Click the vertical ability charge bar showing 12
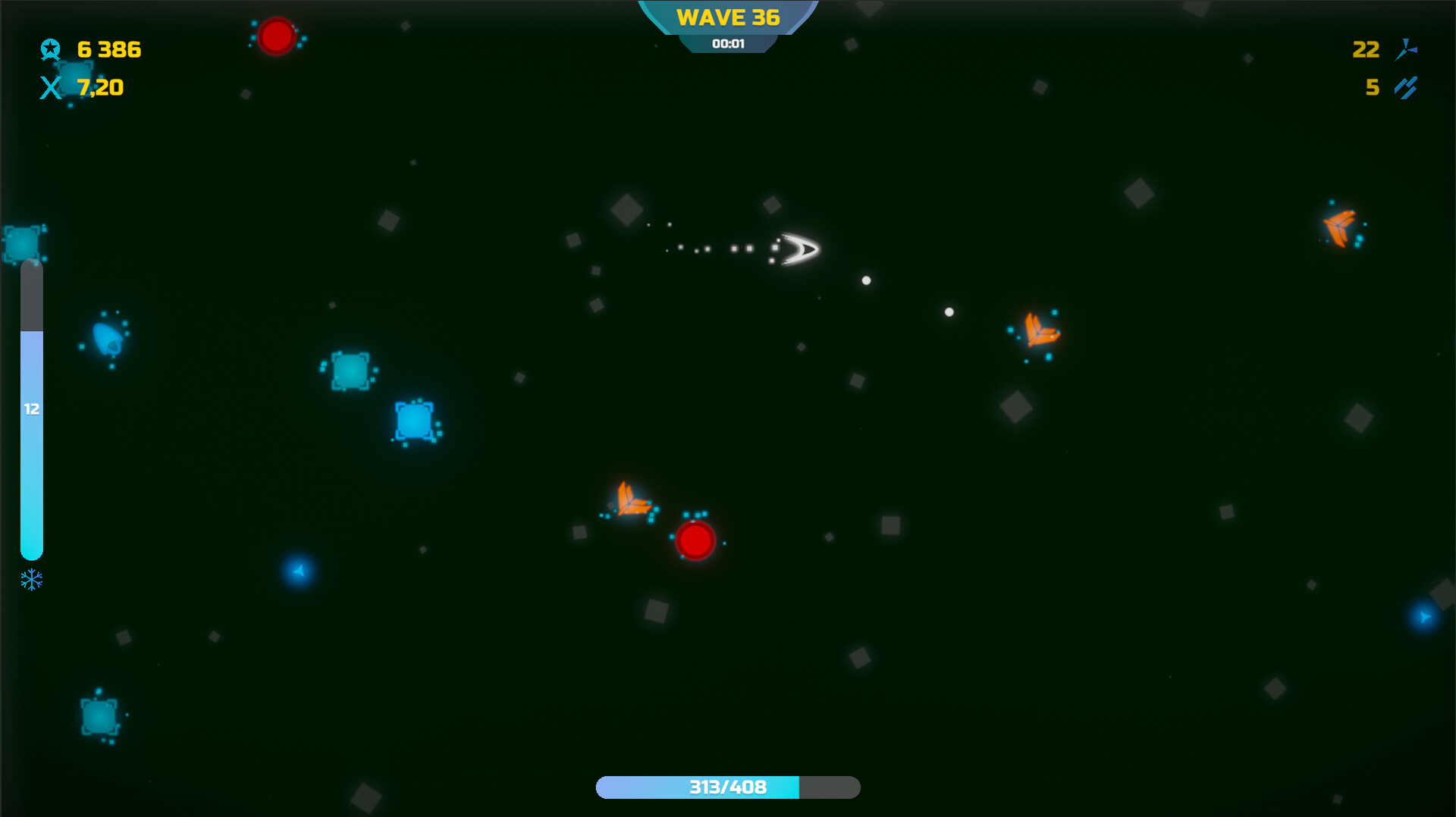 [x=32, y=409]
